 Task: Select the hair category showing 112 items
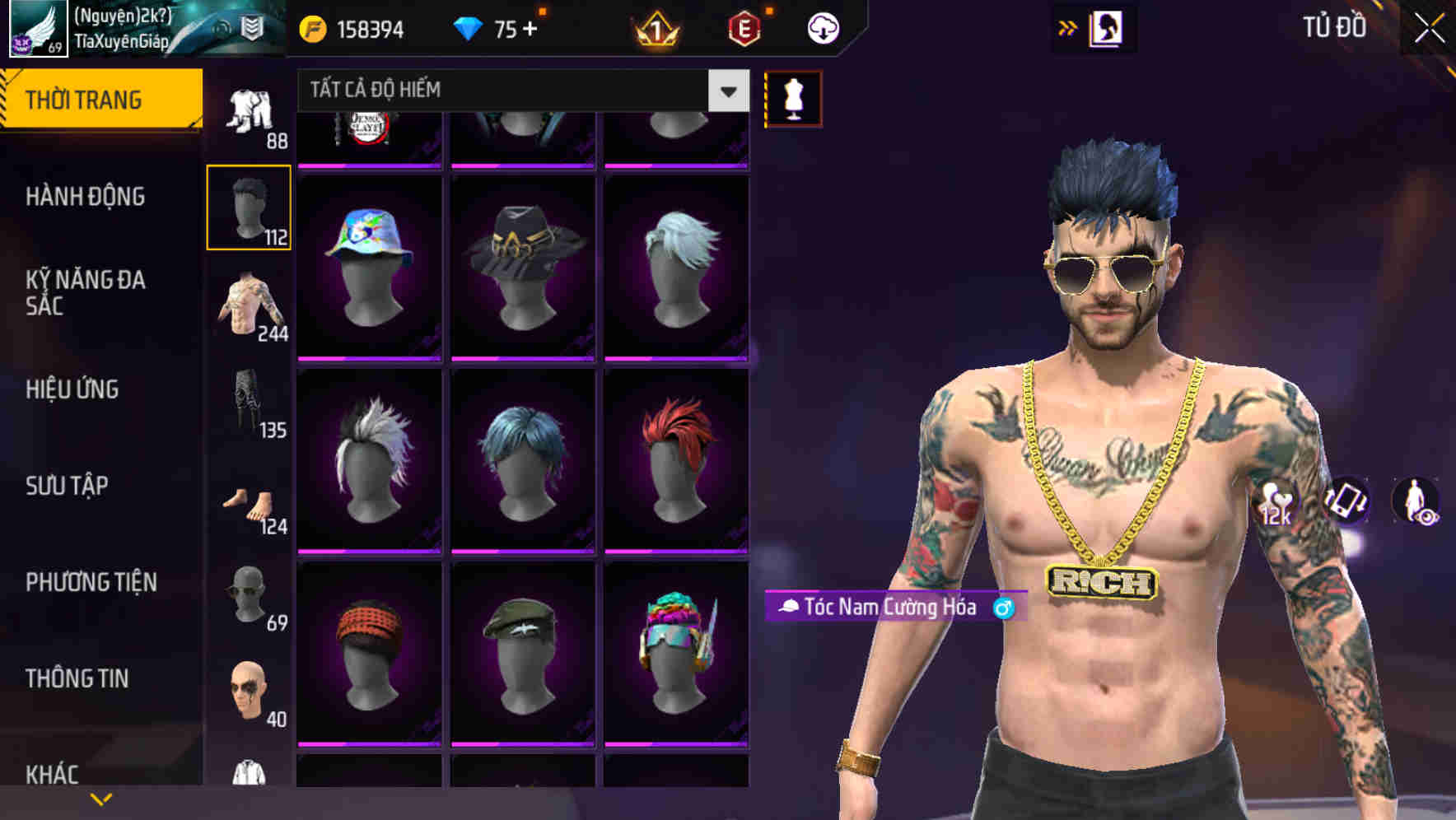[250, 205]
